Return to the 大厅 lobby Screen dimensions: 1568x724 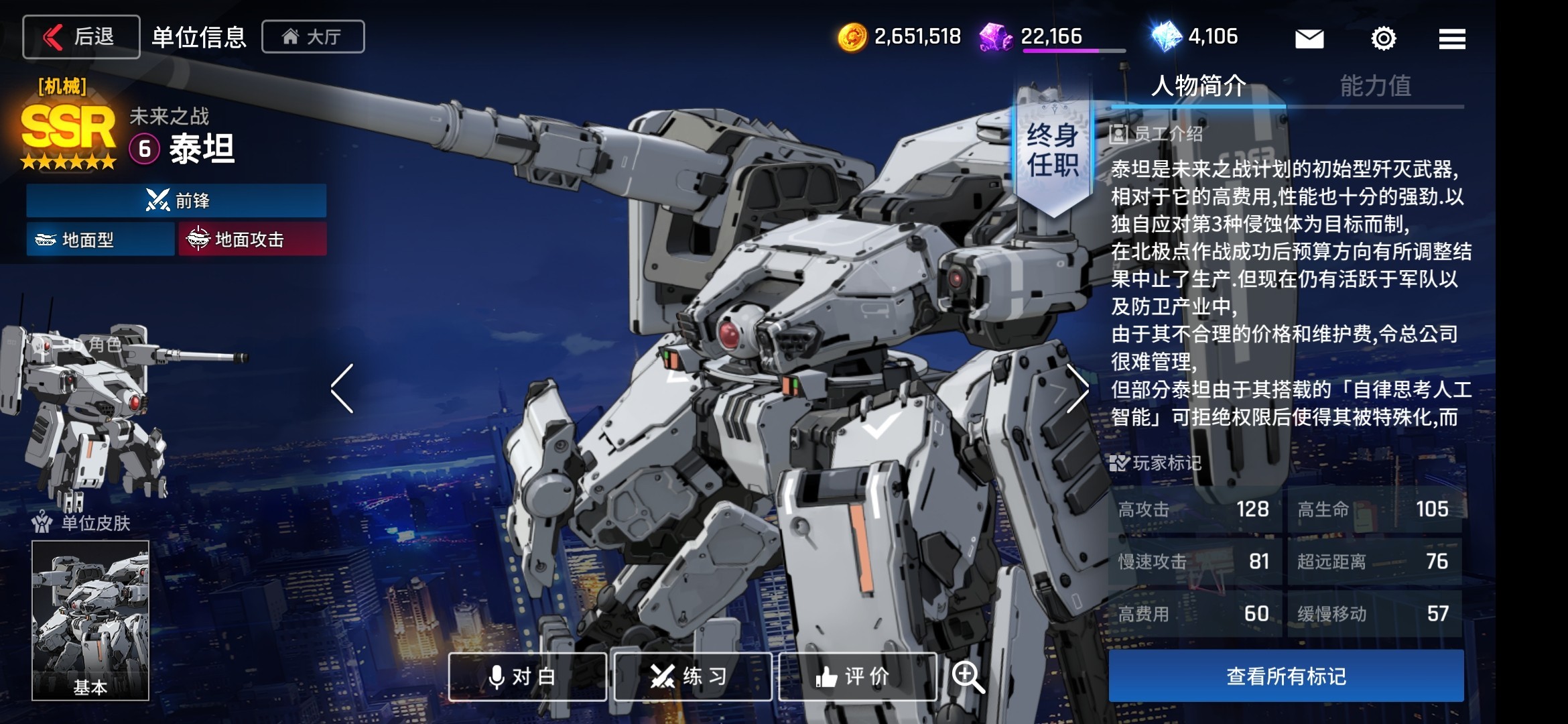[313, 37]
